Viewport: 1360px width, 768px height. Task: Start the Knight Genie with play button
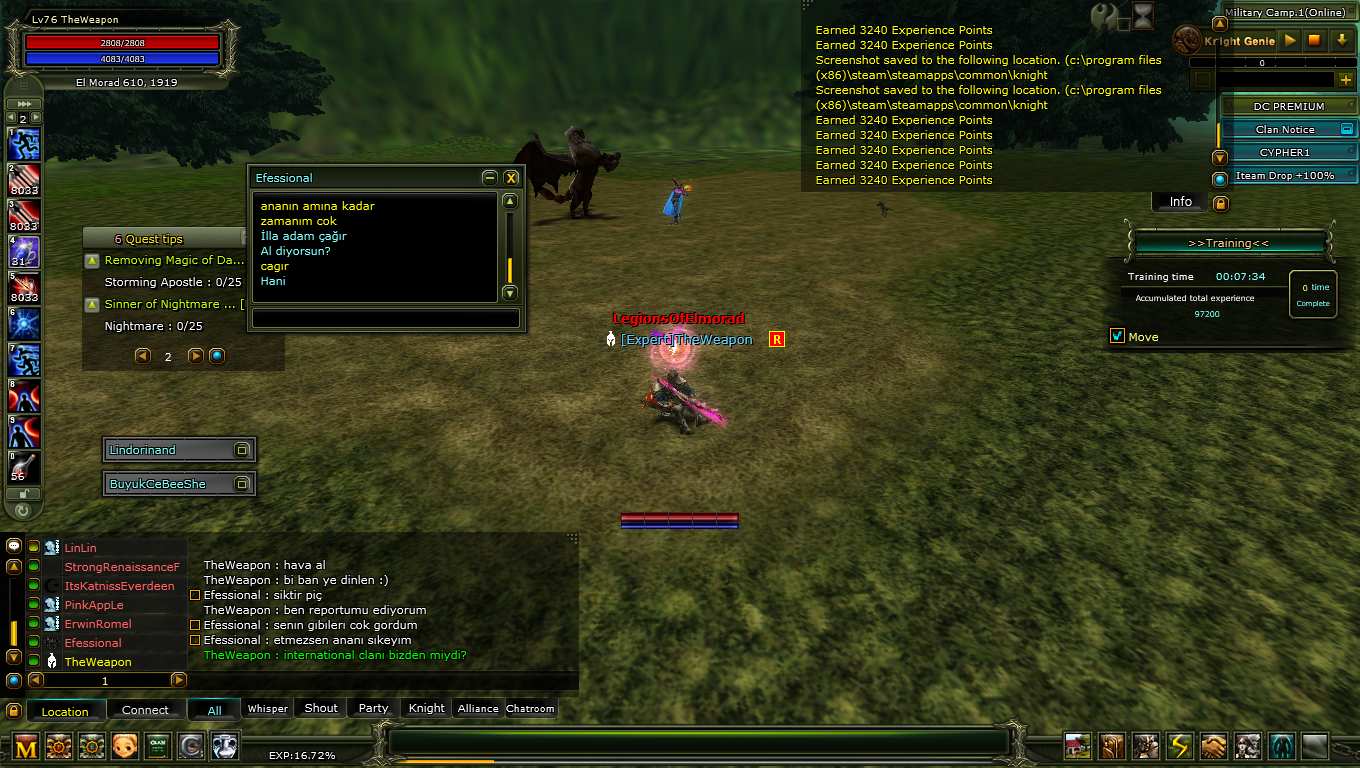(x=1290, y=41)
